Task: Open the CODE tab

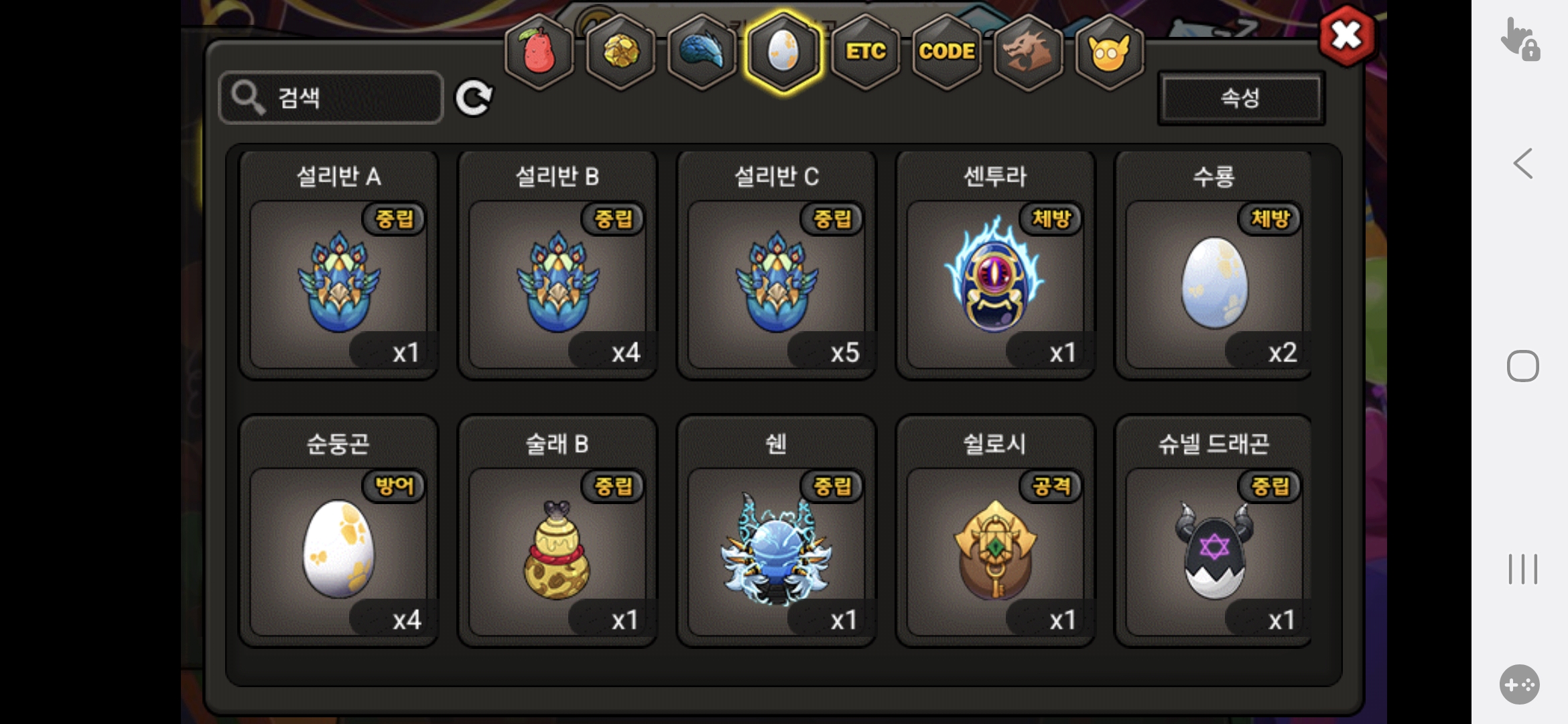Action: tap(947, 52)
